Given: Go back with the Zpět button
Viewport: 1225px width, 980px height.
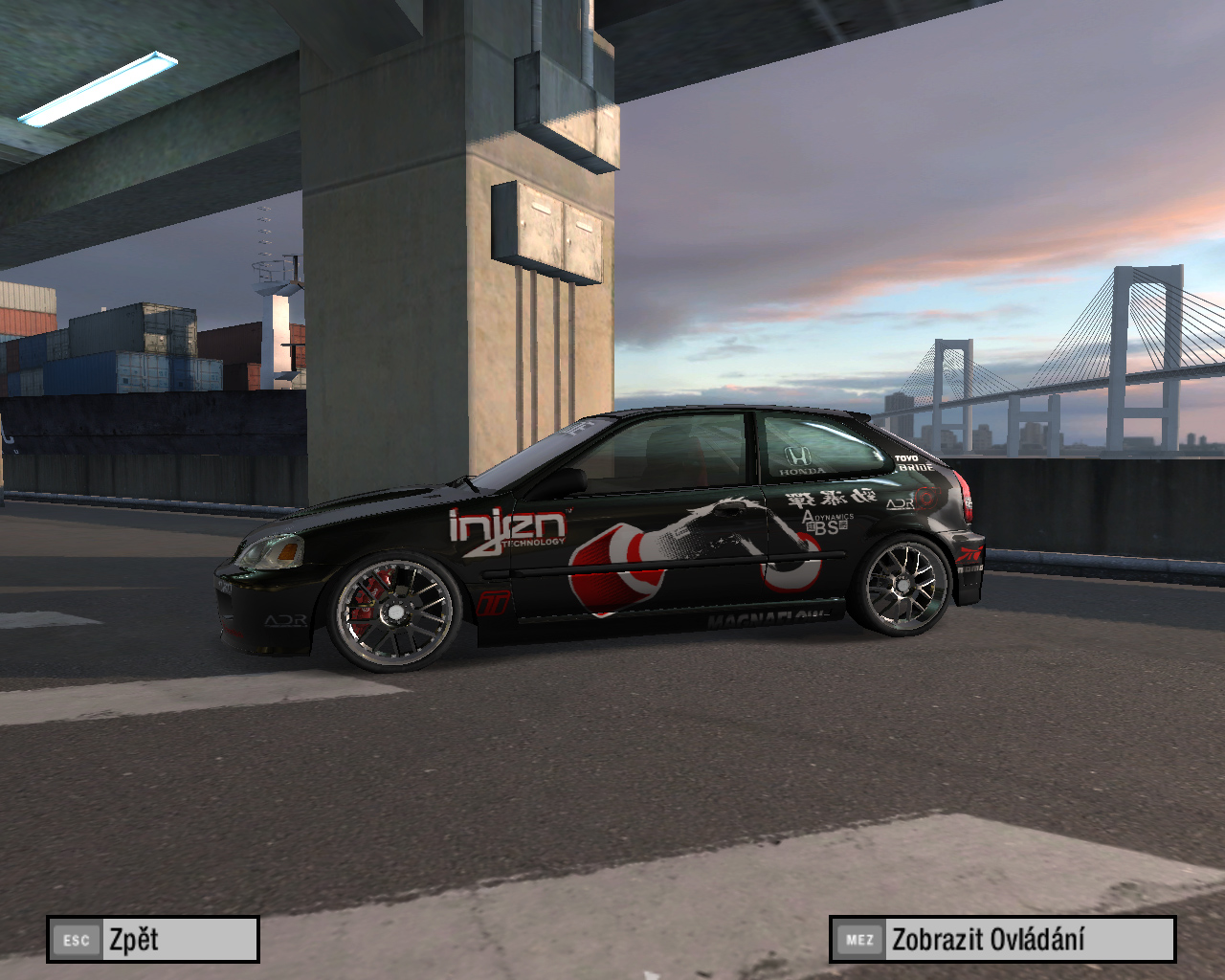Looking at the screenshot, I should pos(153,939).
